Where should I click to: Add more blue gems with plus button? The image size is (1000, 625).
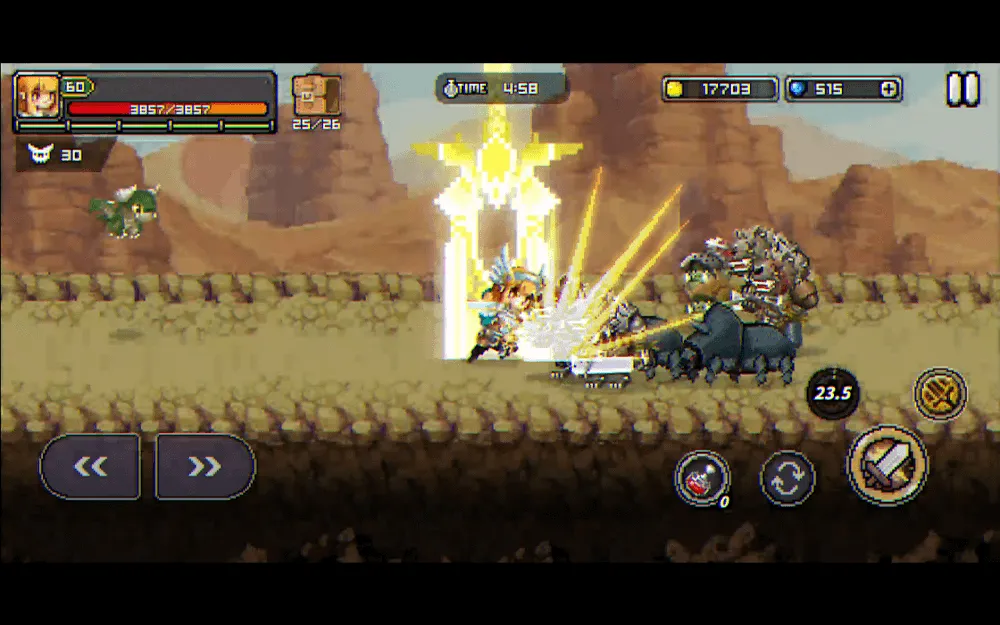(888, 89)
